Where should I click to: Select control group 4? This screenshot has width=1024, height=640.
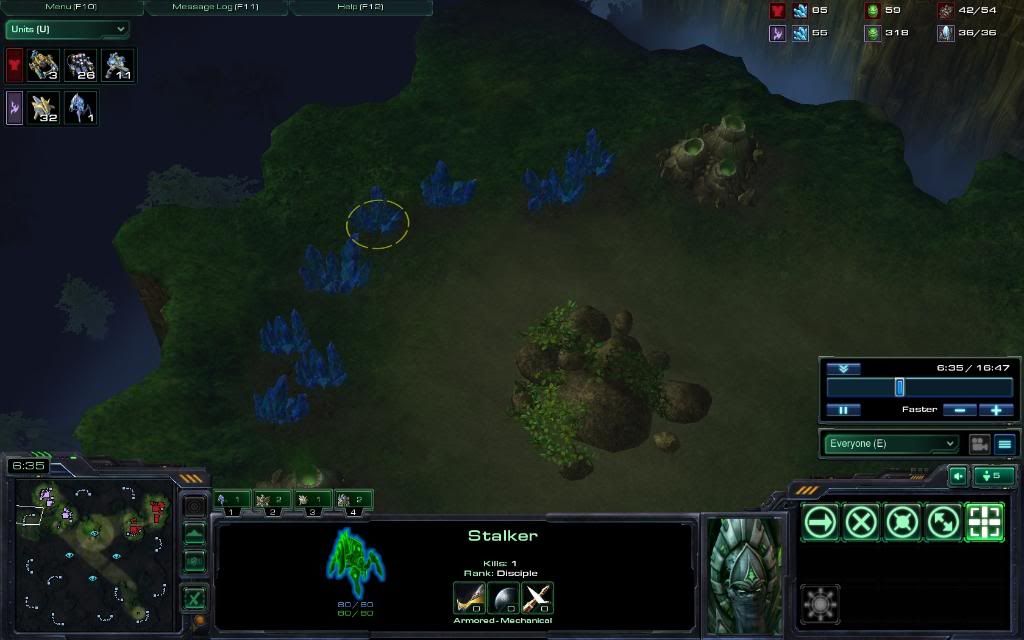tap(355, 499)
